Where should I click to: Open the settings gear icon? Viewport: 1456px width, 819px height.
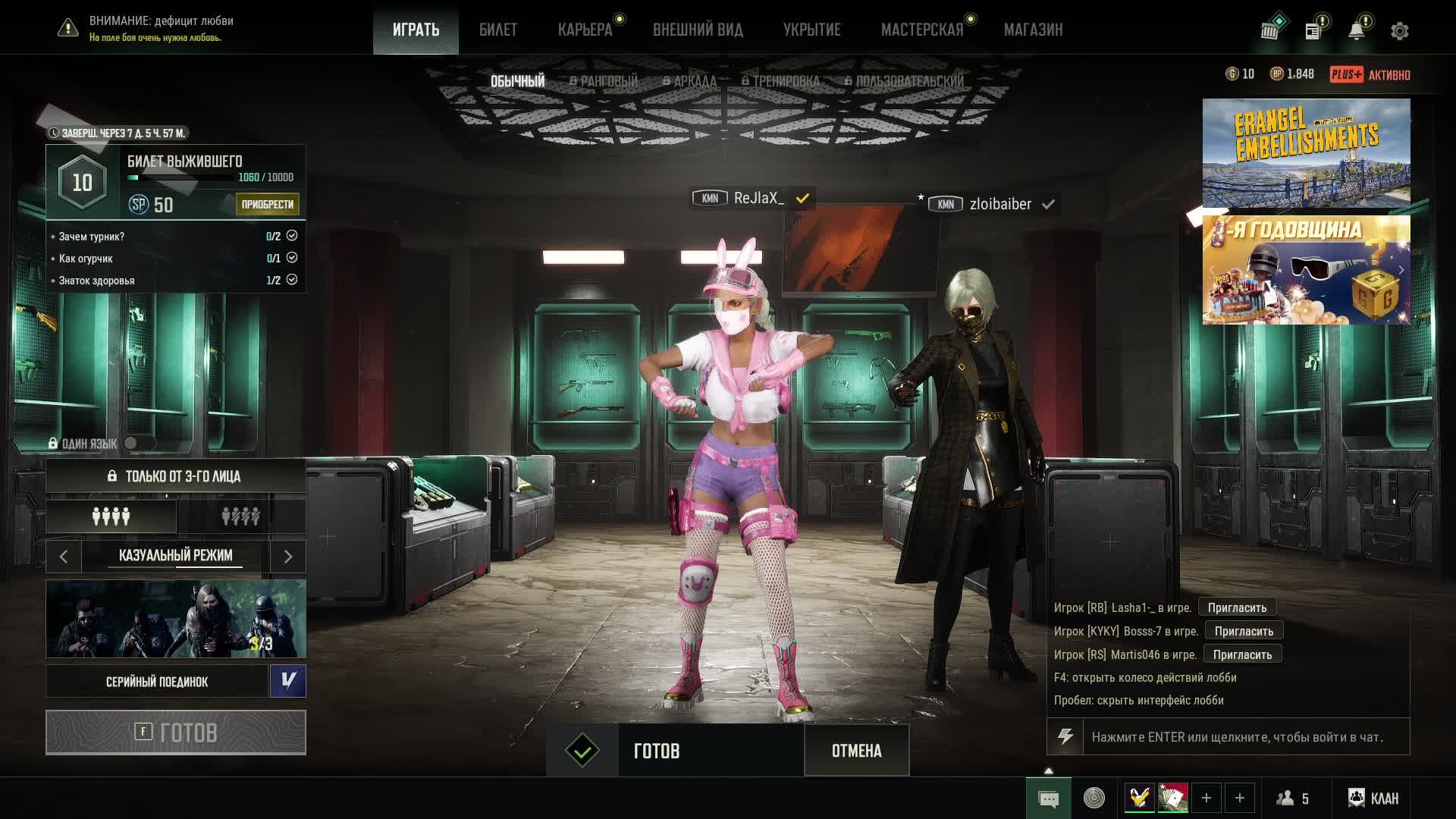click(1399, 31)
